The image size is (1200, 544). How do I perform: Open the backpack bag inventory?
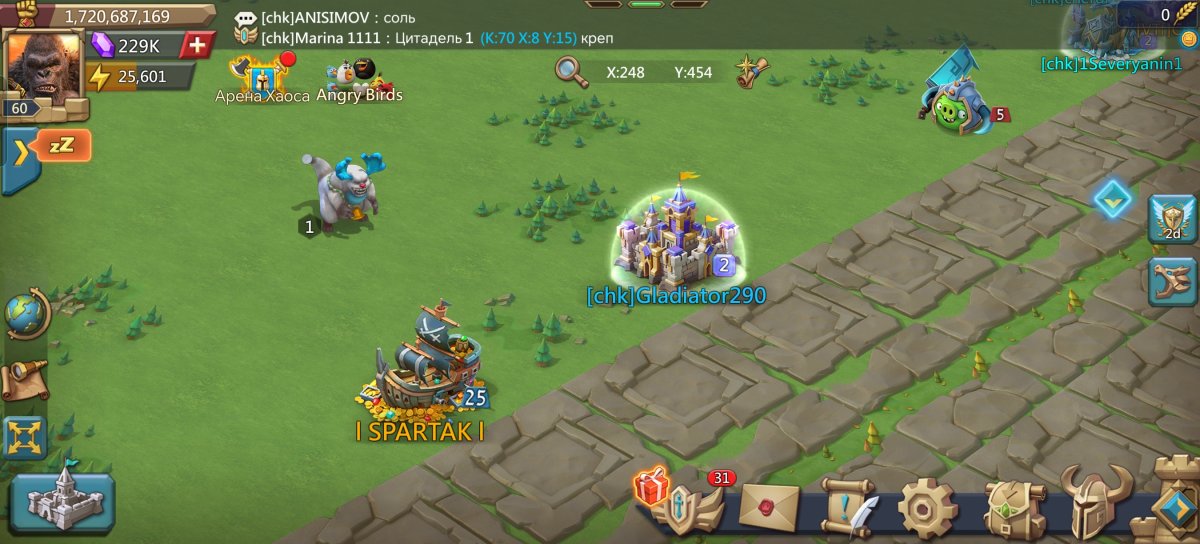point(1013,508)
